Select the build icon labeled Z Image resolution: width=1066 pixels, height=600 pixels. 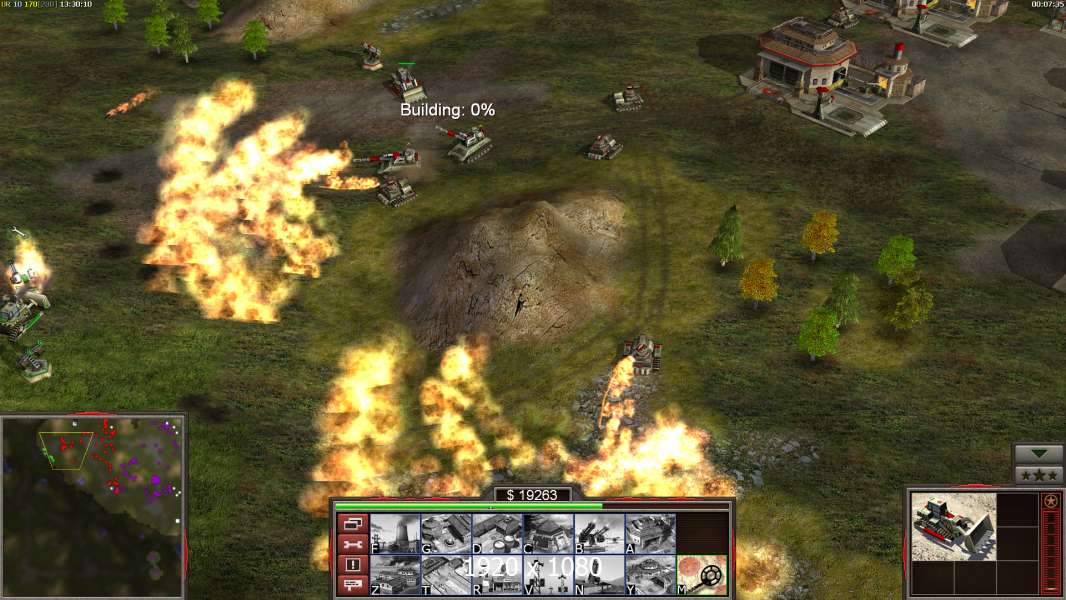point(394,575)
